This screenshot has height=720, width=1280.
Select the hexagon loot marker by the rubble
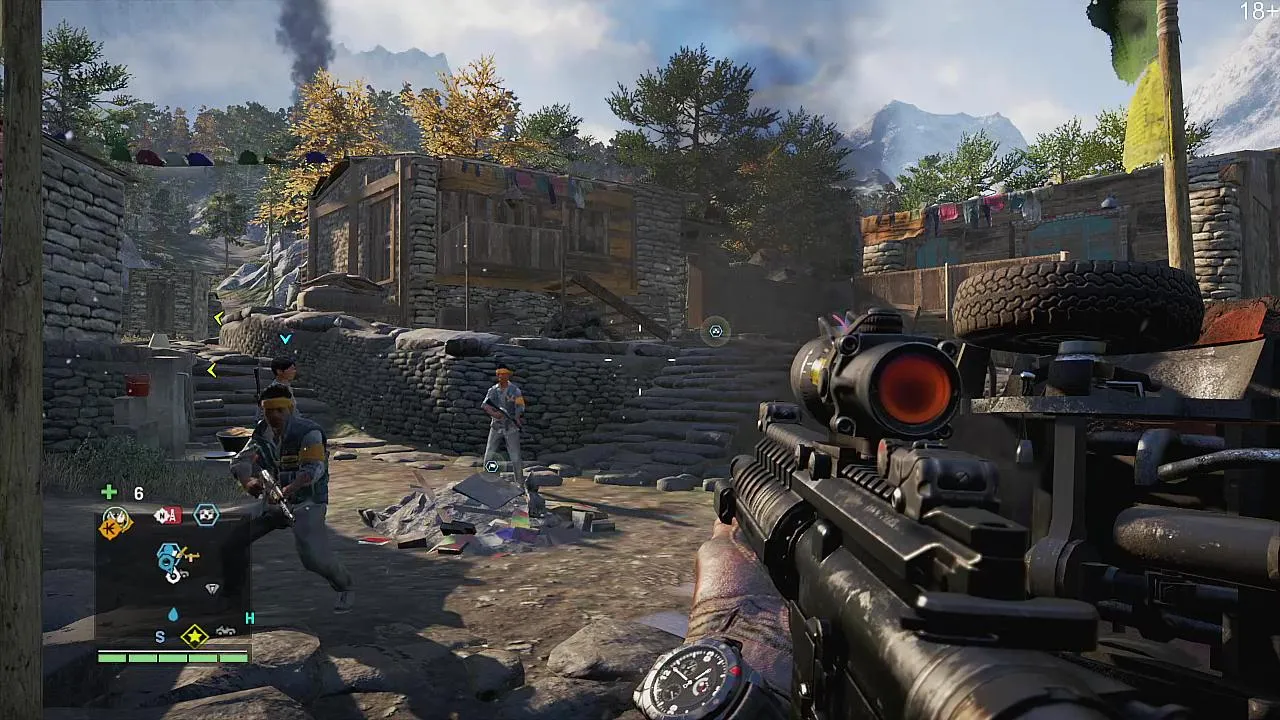(x=491, y=466)
